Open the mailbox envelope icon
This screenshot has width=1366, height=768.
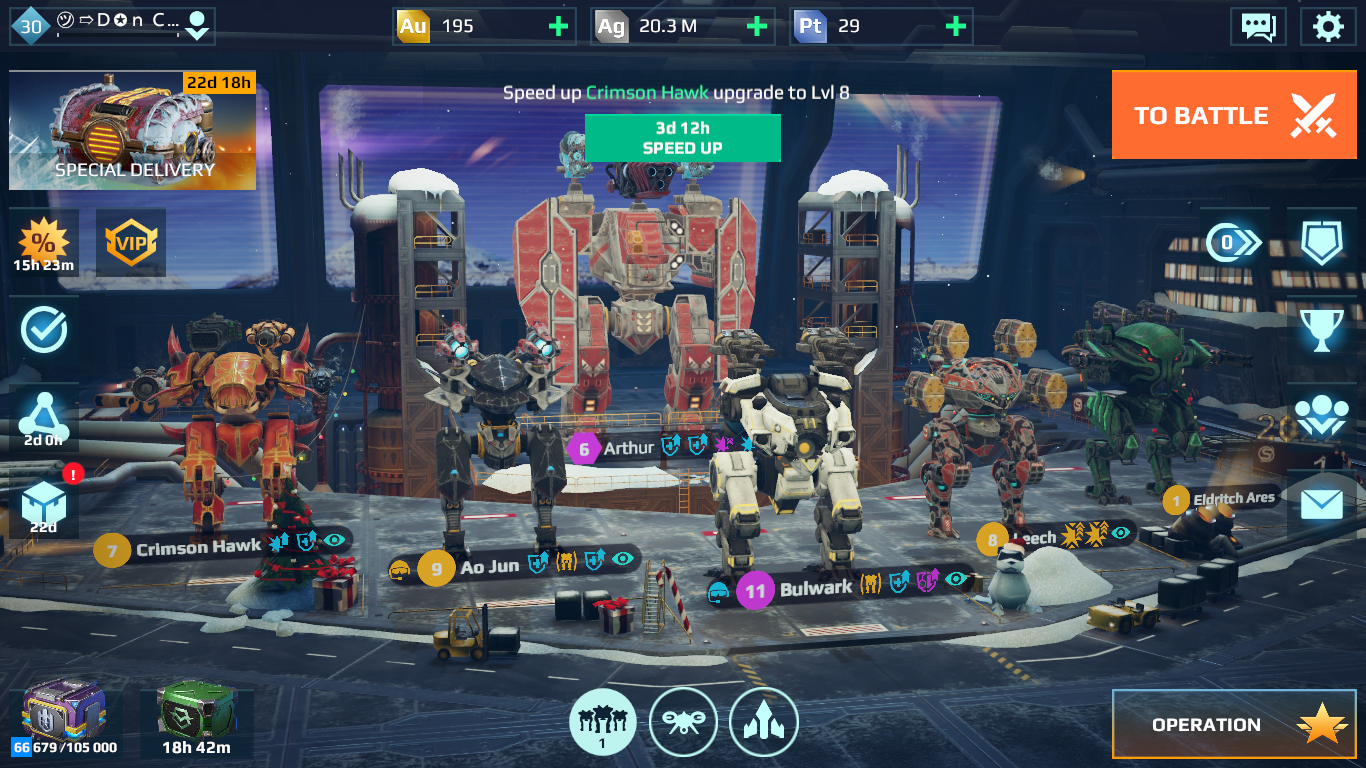tap(1321, 504)
